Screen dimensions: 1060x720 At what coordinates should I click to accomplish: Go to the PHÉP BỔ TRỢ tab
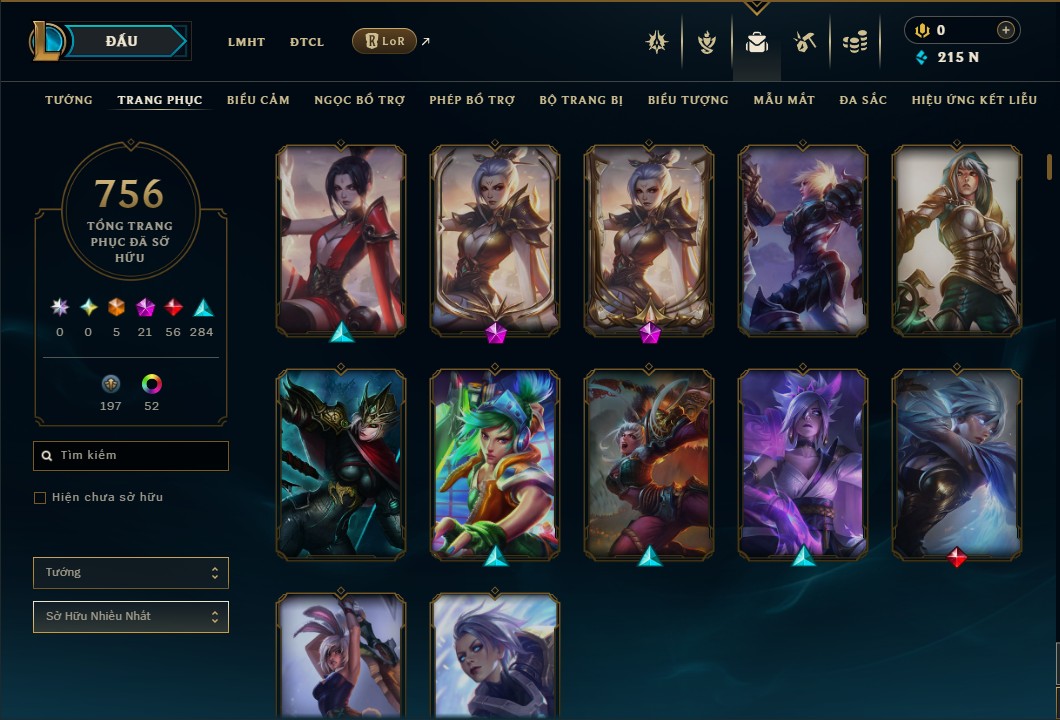[472, 100]
